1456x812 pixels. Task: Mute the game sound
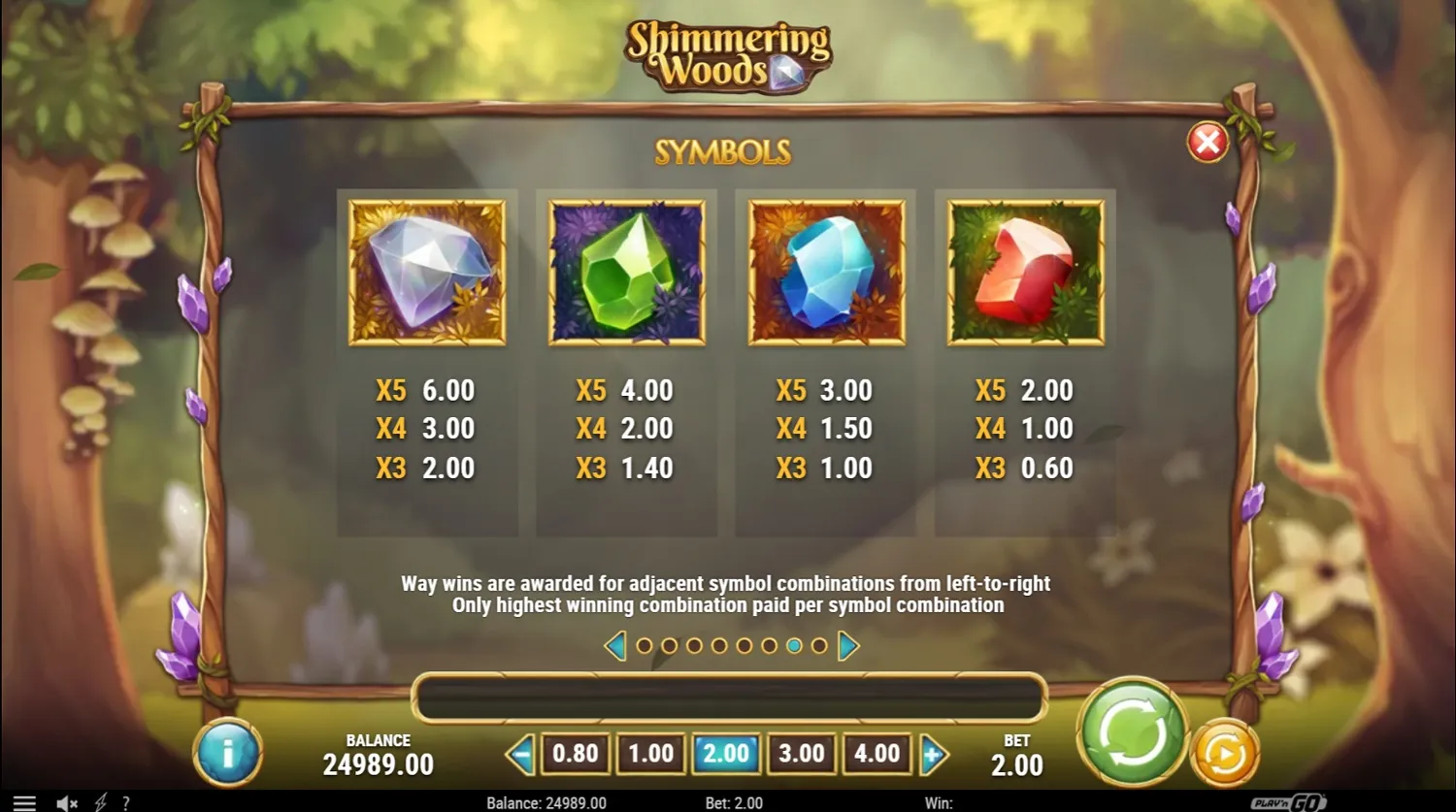pos(64,802)
